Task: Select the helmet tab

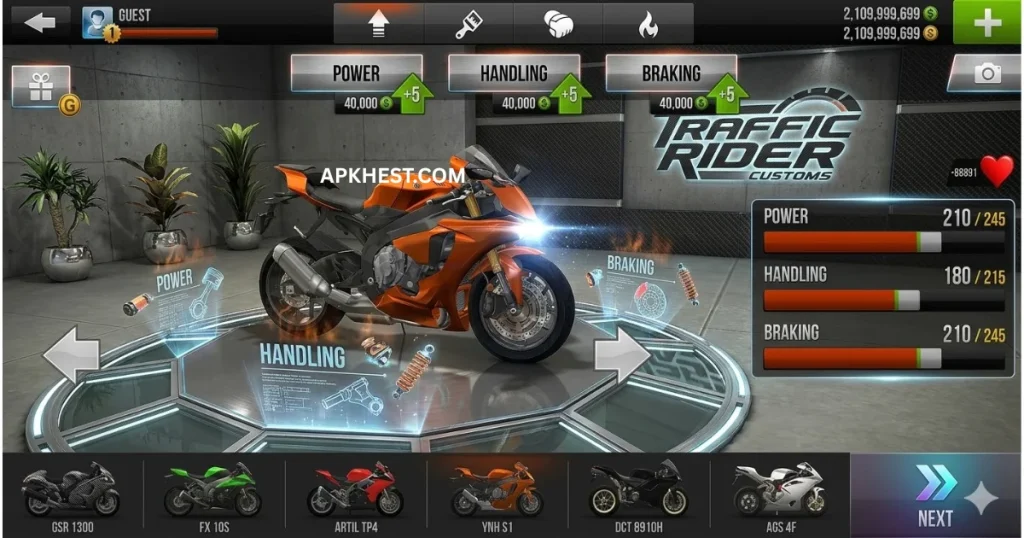Action: coord(559,23)
